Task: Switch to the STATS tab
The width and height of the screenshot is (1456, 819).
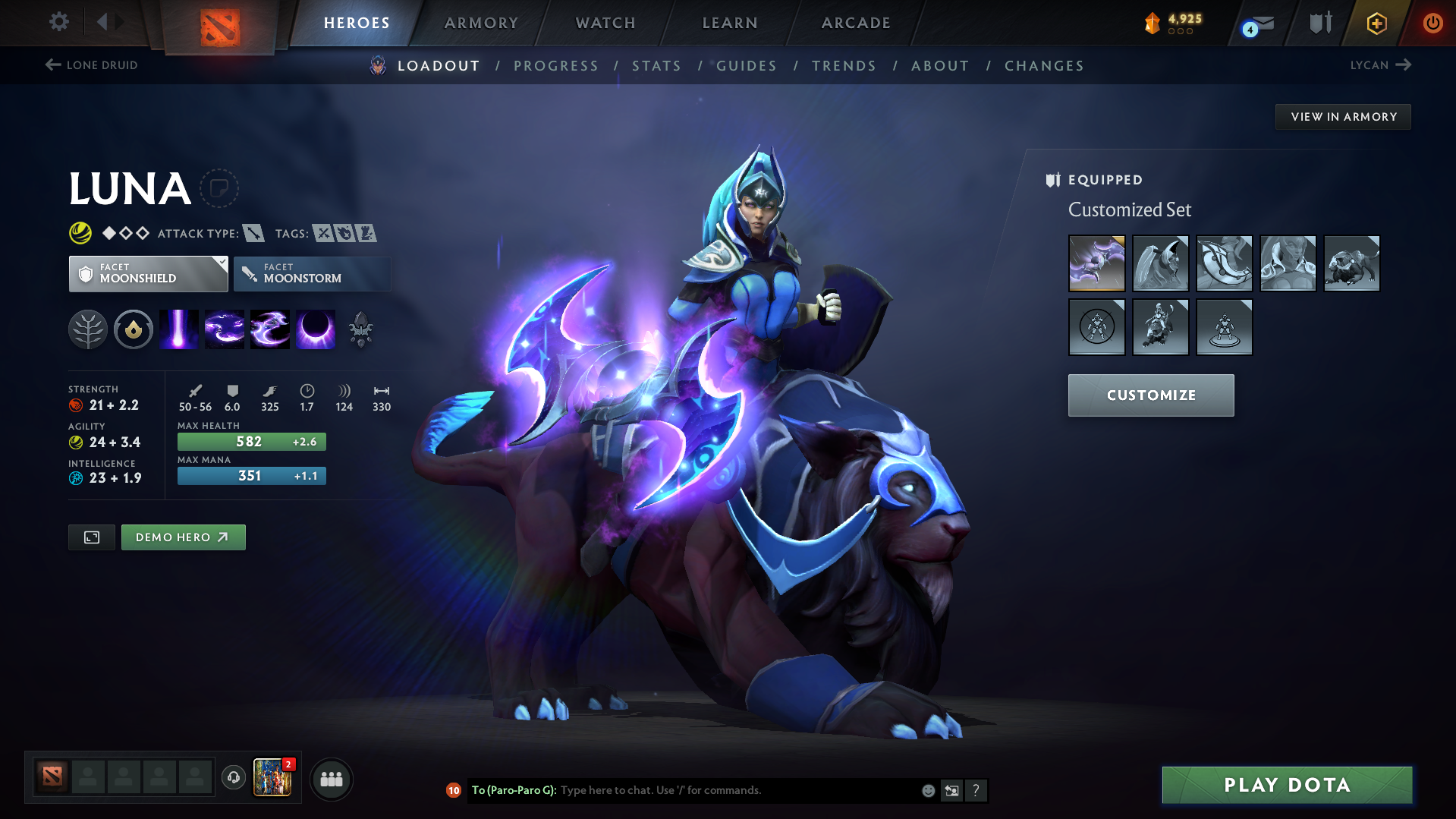Action: tap(656, 66)
